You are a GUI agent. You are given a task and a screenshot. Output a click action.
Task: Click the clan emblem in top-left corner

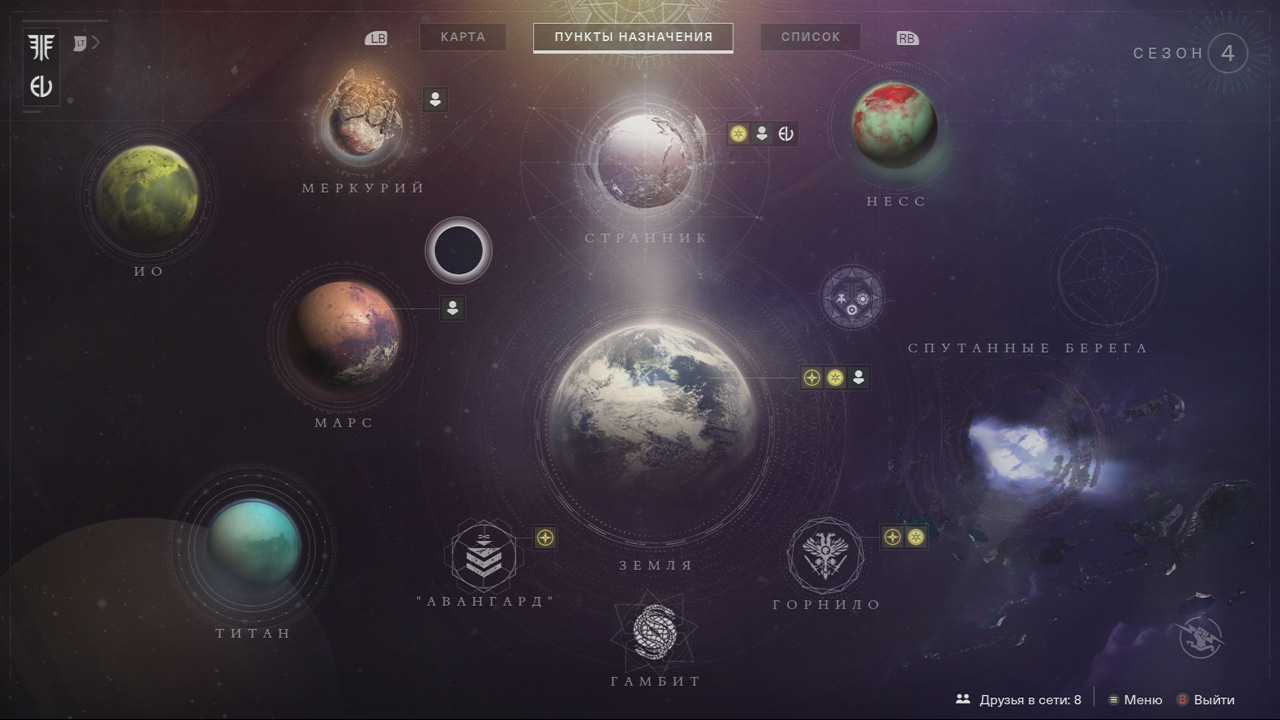42,48
